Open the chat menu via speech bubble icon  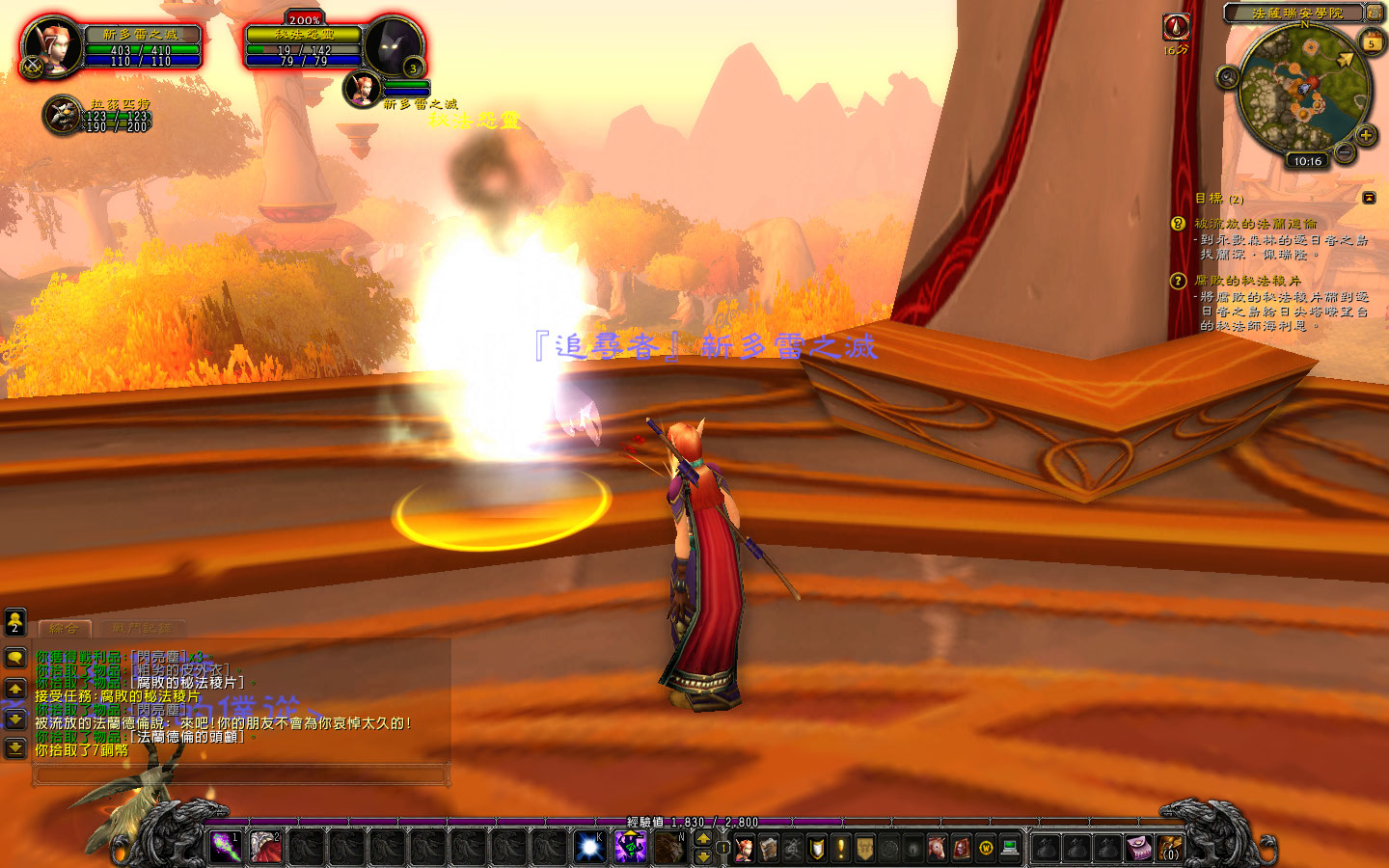pyautogui.click(x=16, y=658)
